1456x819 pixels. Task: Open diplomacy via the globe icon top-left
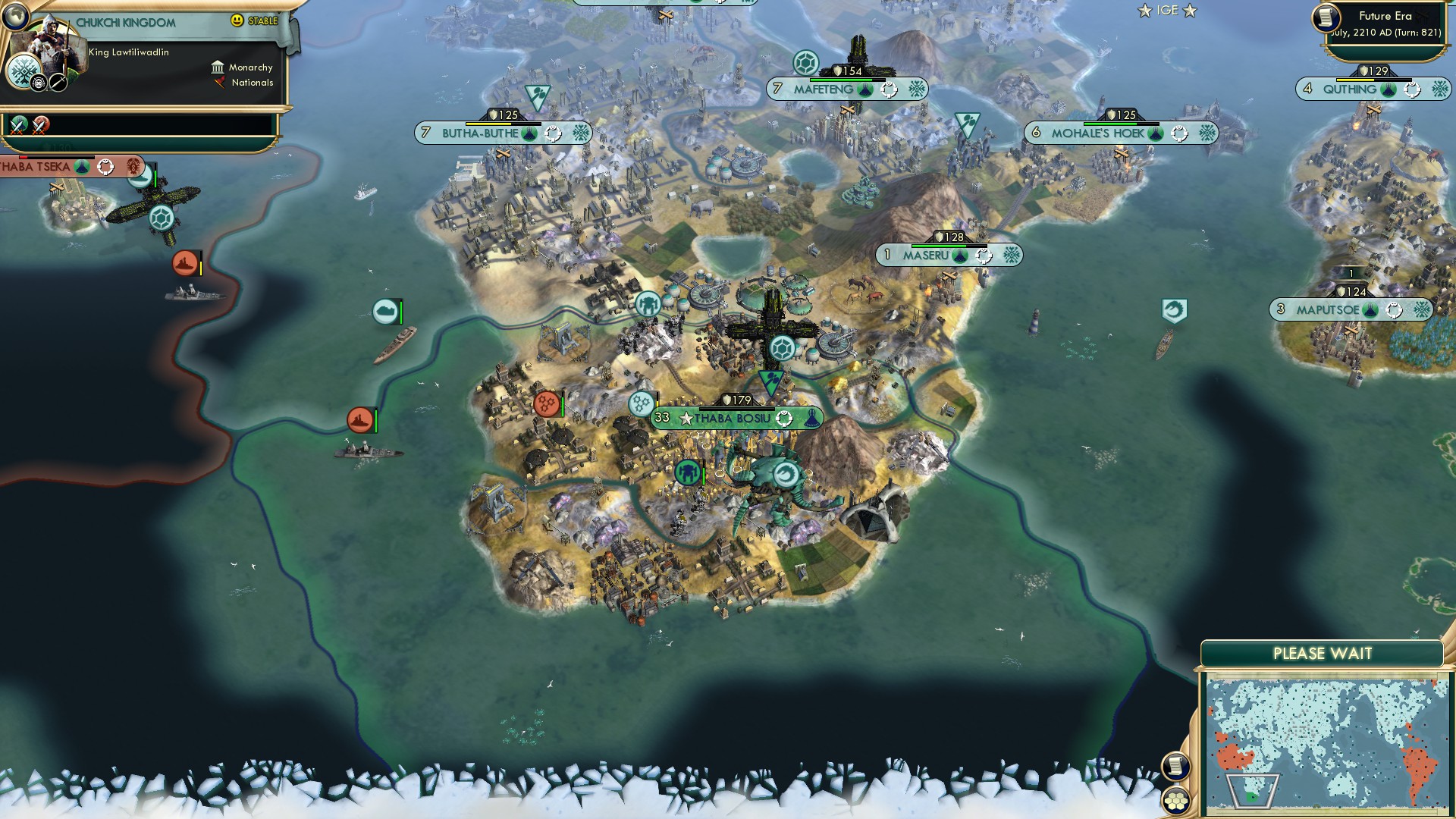click(x=16, y=17)
